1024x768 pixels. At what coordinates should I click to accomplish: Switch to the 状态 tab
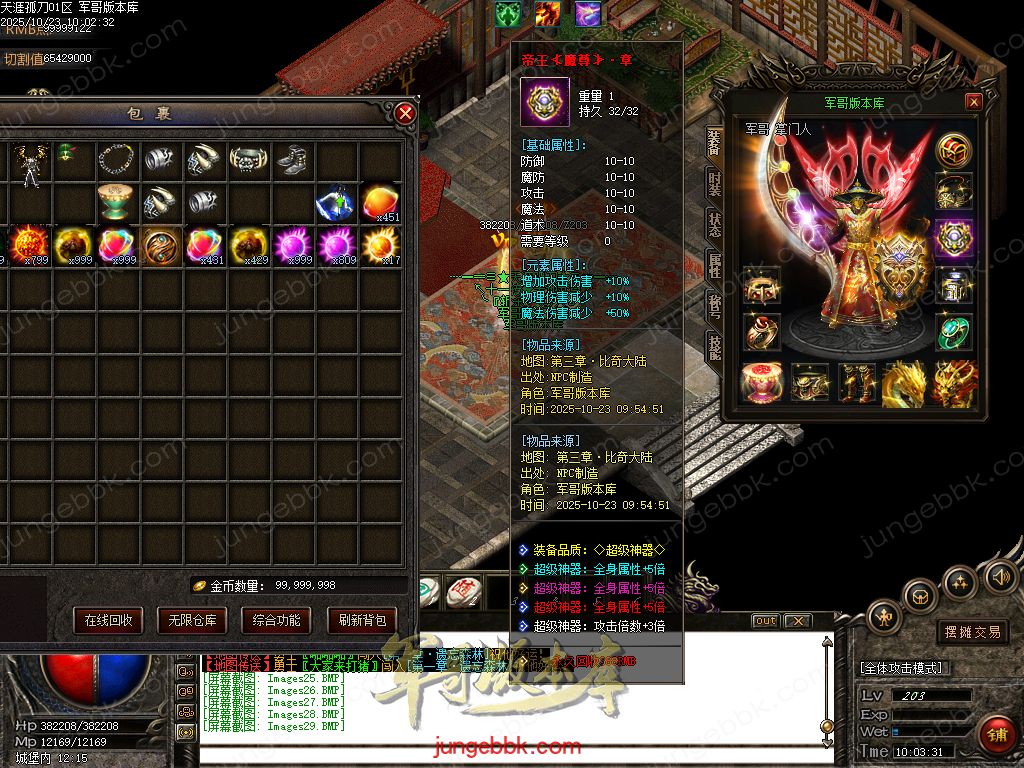coord(714,225)
